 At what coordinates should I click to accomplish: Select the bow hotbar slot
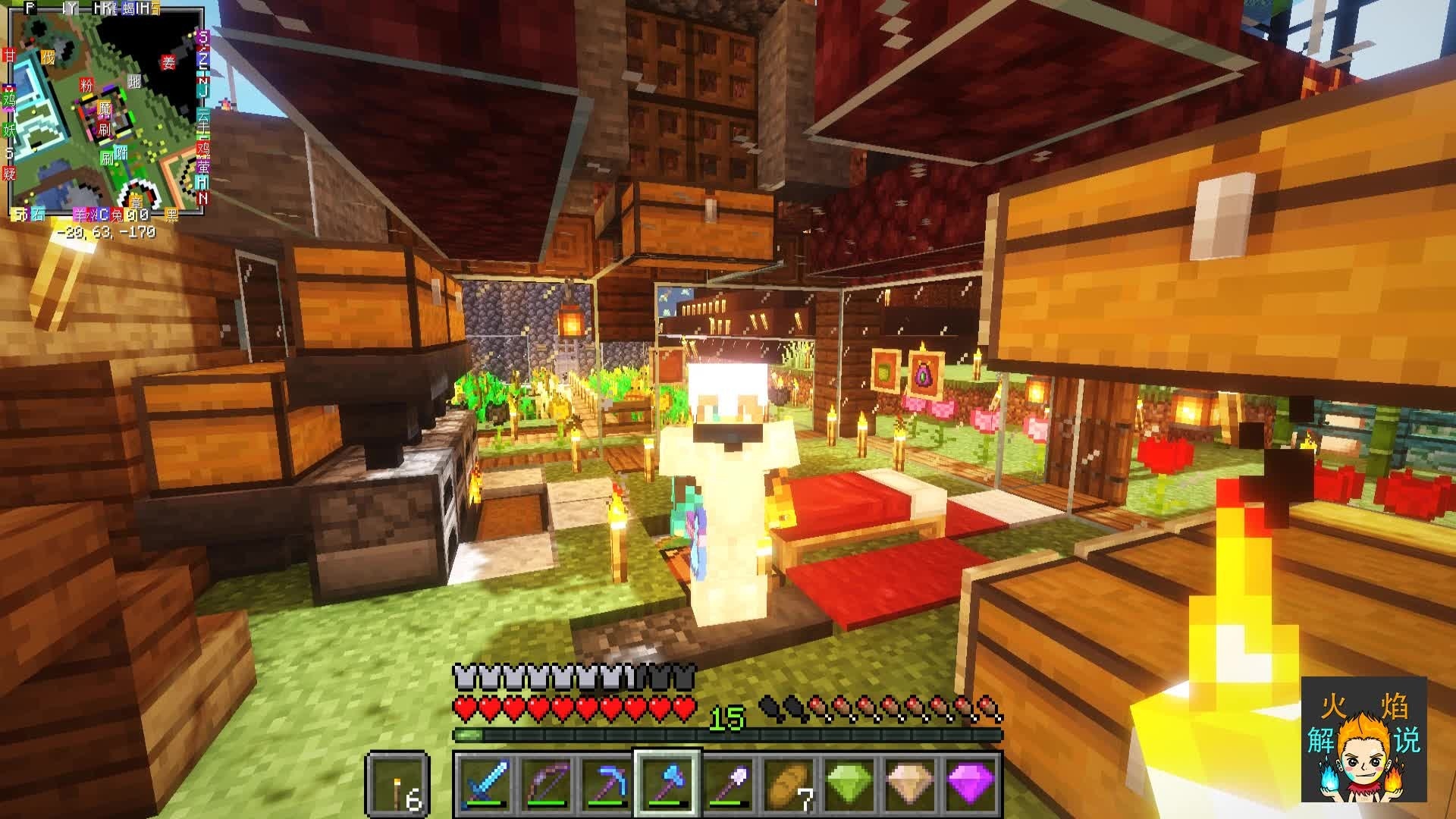[x=544, y=783]
